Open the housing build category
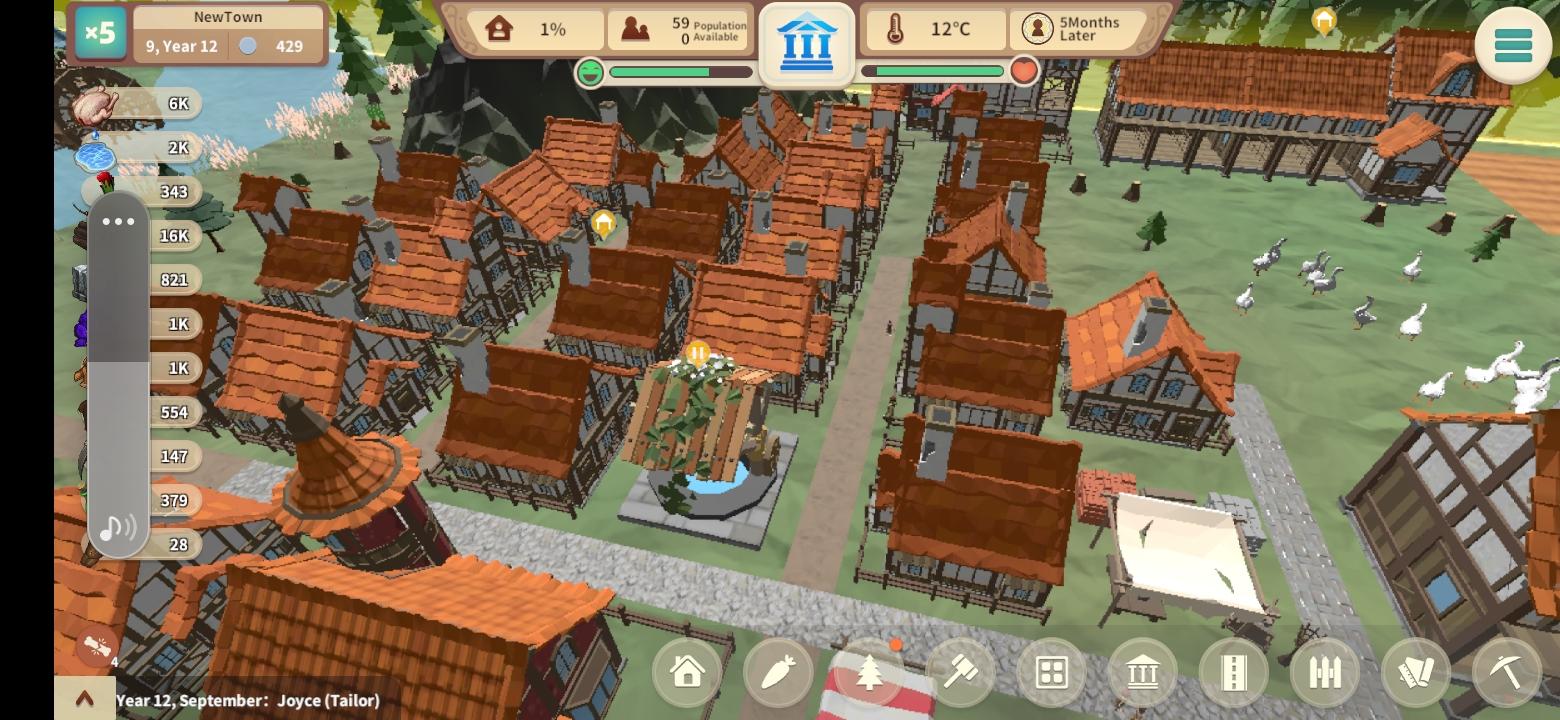 tap(688, 672)
